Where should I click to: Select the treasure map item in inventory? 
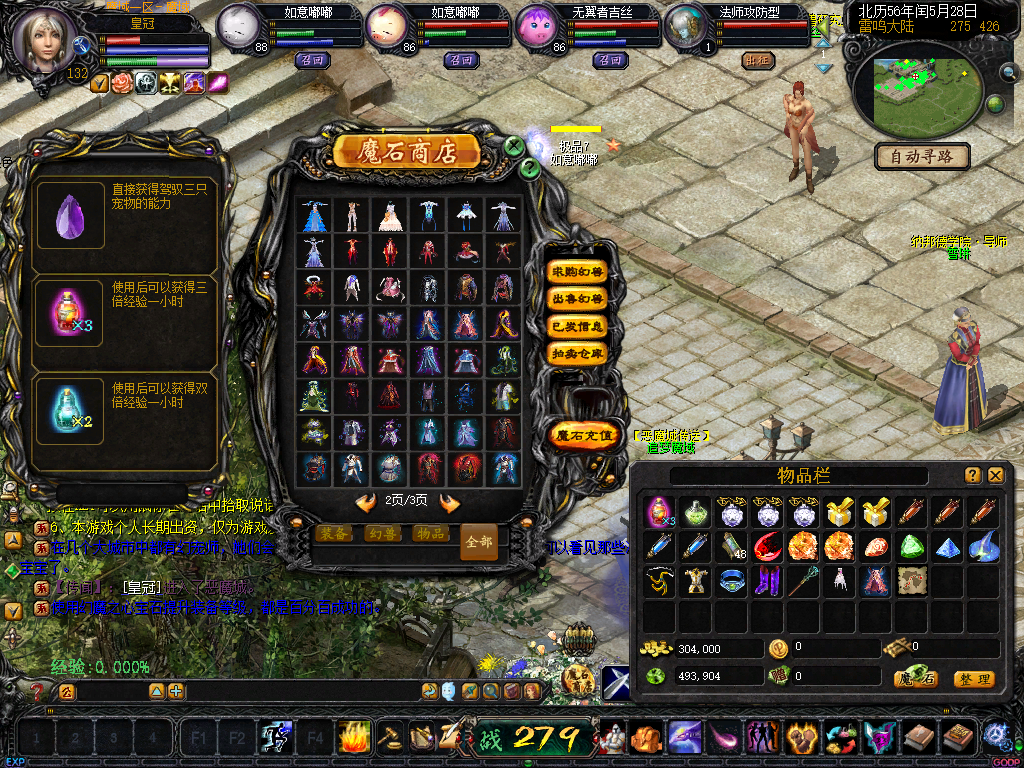click(911, 580)
